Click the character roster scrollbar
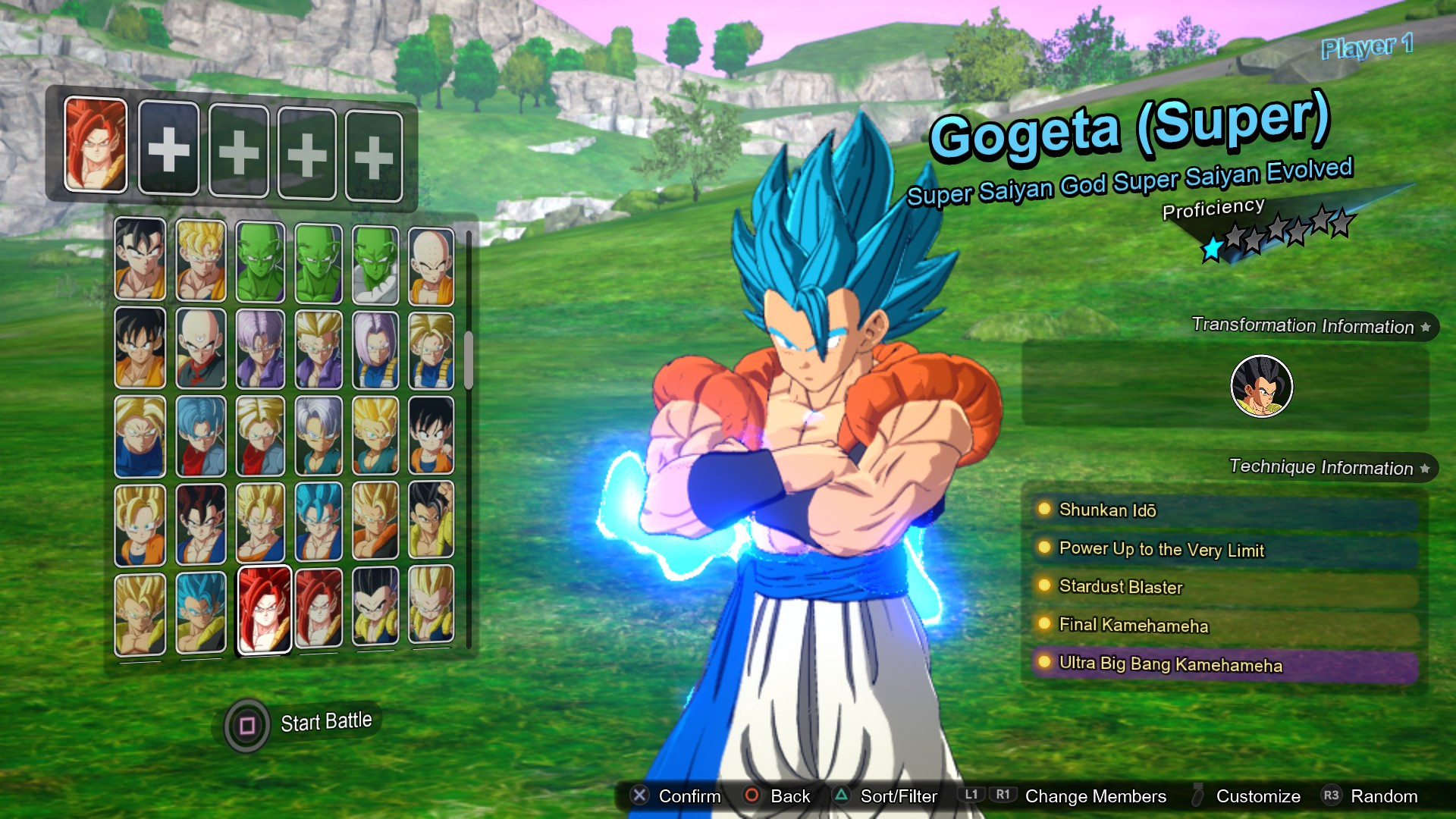1456x819 pixels. 469,360
